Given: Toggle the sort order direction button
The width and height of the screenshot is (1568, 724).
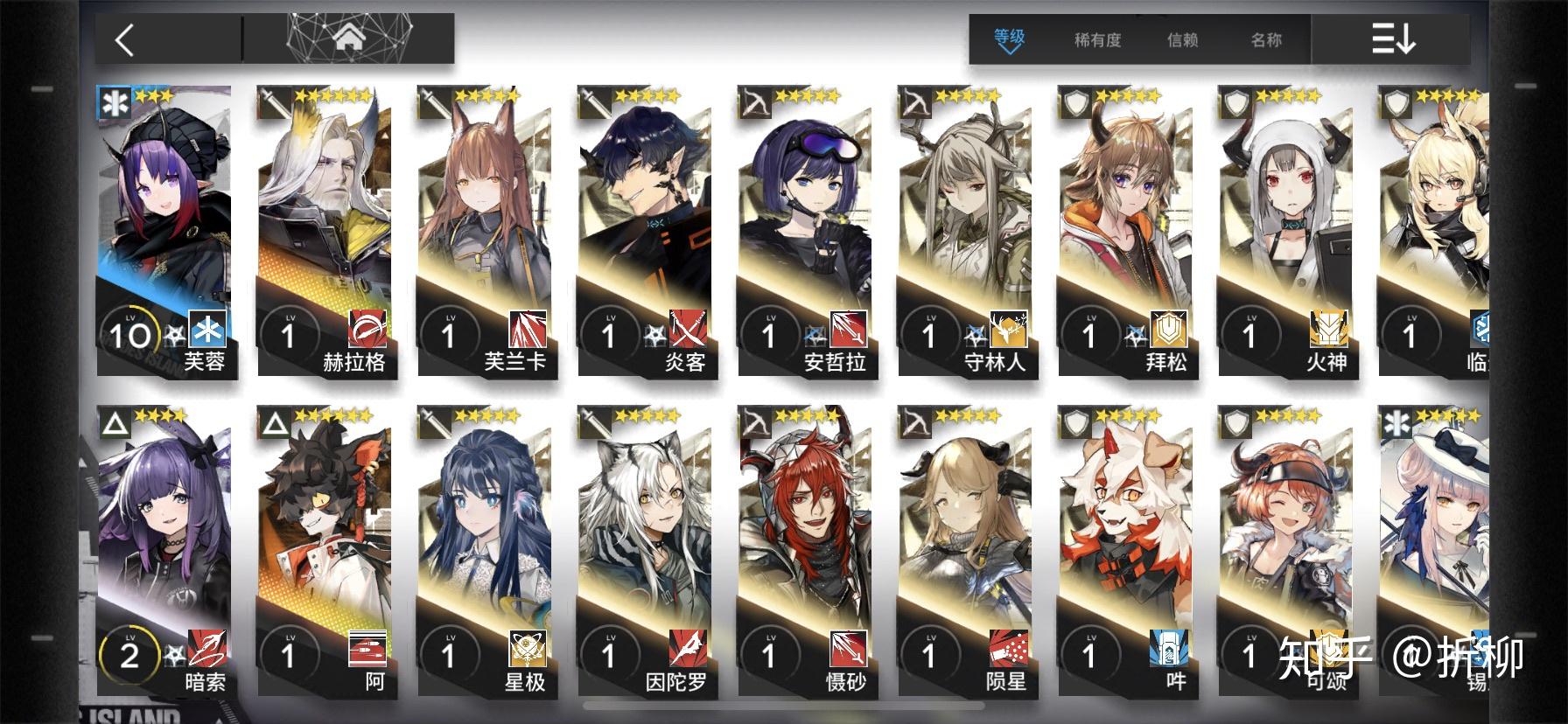Looking at the screenshot, I should pyautogui.click(x=1393, y=40).
